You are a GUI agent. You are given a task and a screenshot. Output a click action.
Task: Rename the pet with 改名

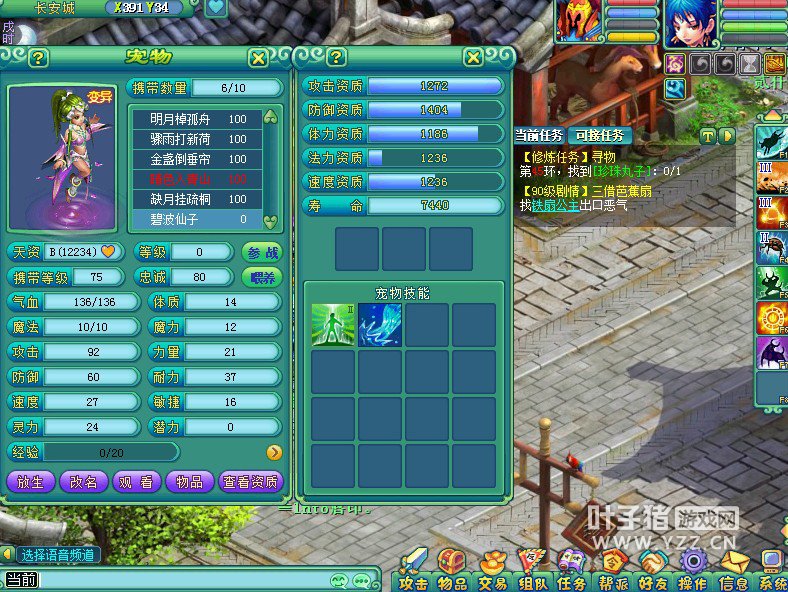(x=84, y=482)
